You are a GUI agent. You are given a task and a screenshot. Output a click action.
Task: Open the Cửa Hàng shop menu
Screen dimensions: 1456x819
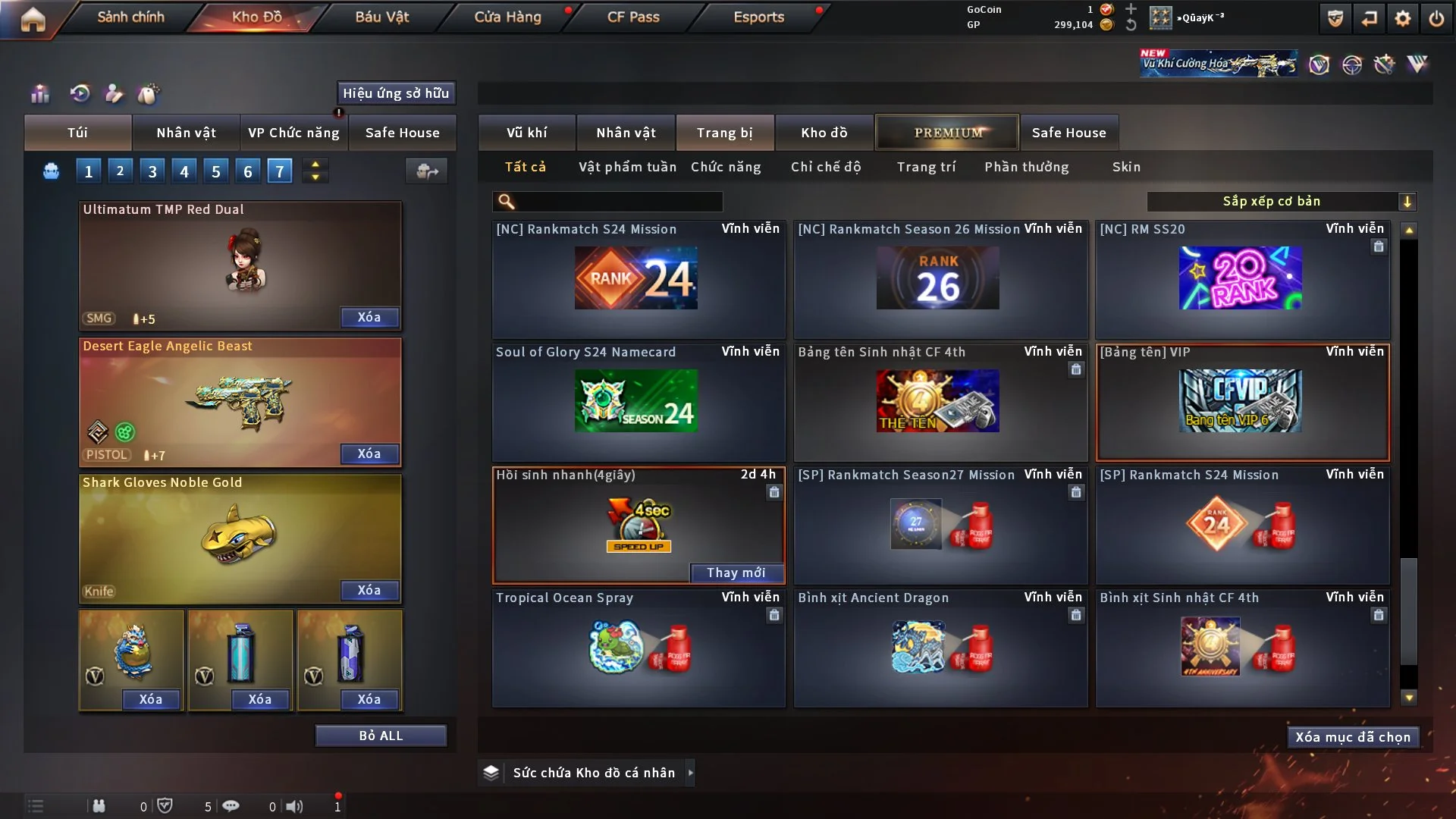pos(507,17)
